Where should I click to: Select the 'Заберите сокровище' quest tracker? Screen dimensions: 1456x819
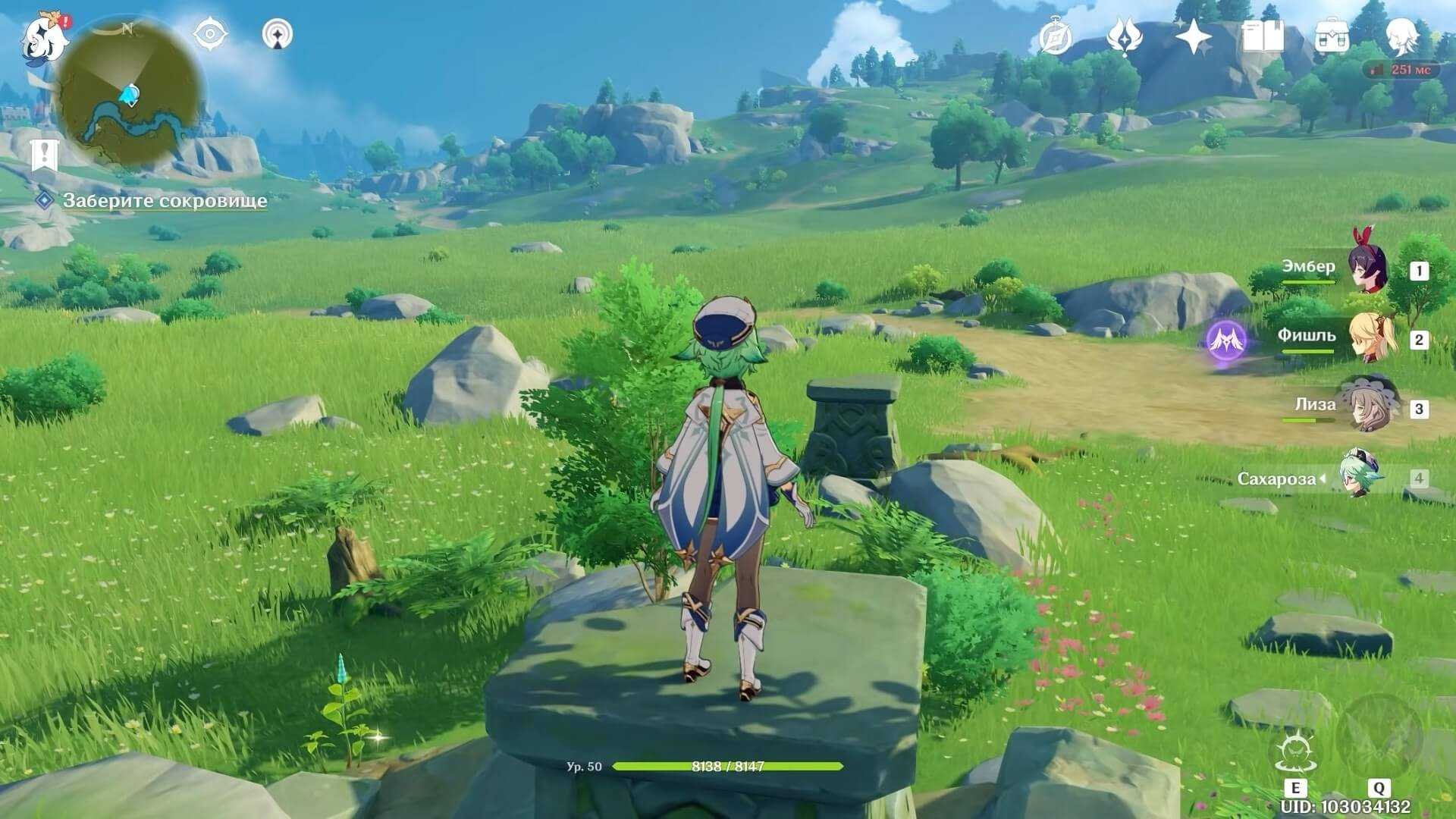(164, 201)
